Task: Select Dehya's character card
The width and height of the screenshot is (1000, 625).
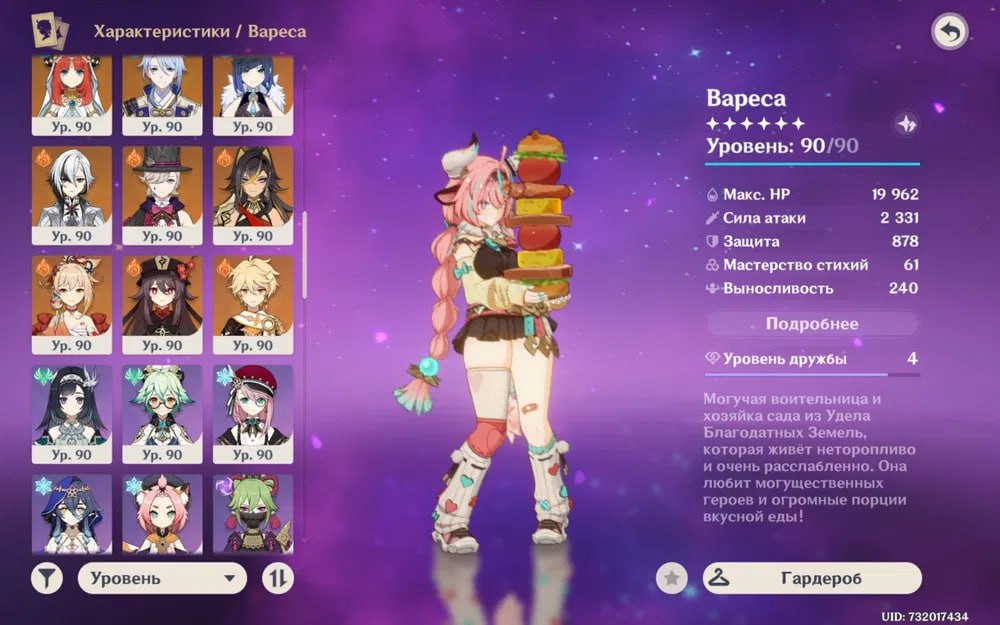Action: [x=253, y=195]
